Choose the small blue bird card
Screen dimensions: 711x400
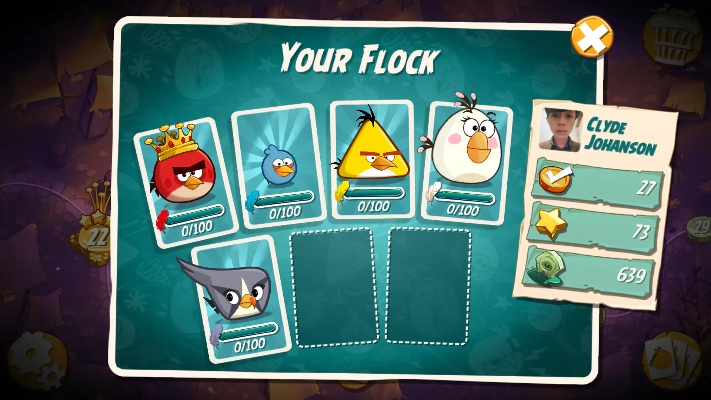279,163
